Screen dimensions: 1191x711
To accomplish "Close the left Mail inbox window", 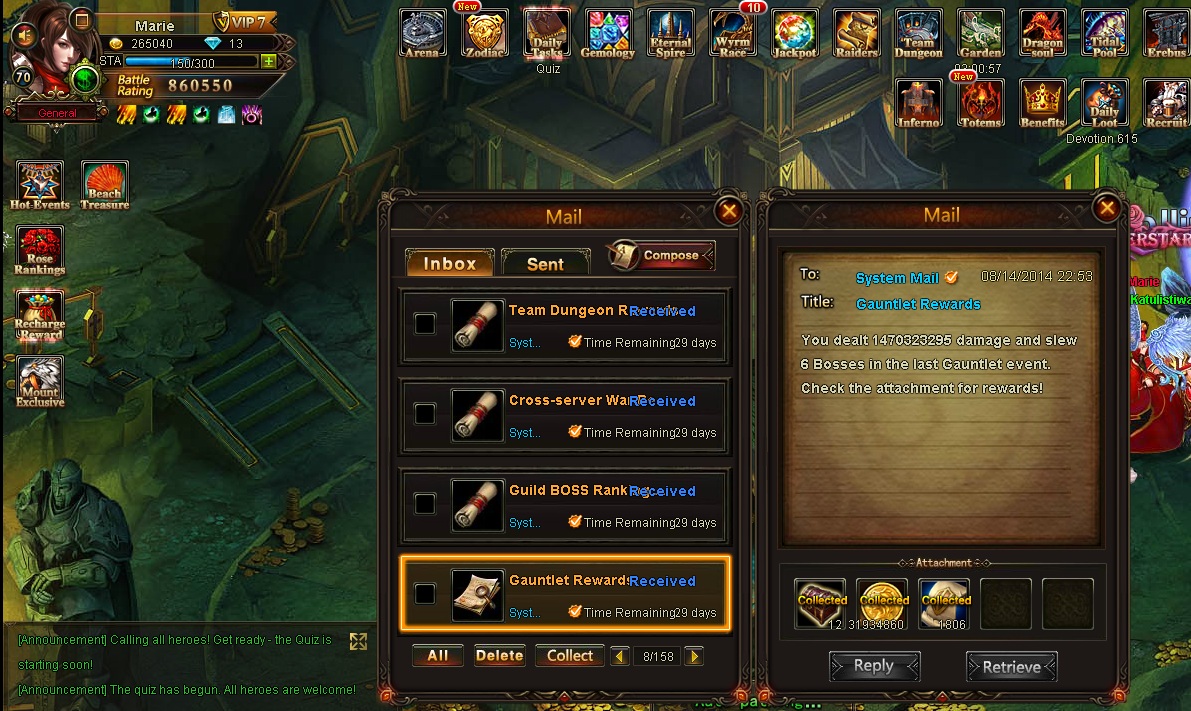I will [x=729, y=210].
